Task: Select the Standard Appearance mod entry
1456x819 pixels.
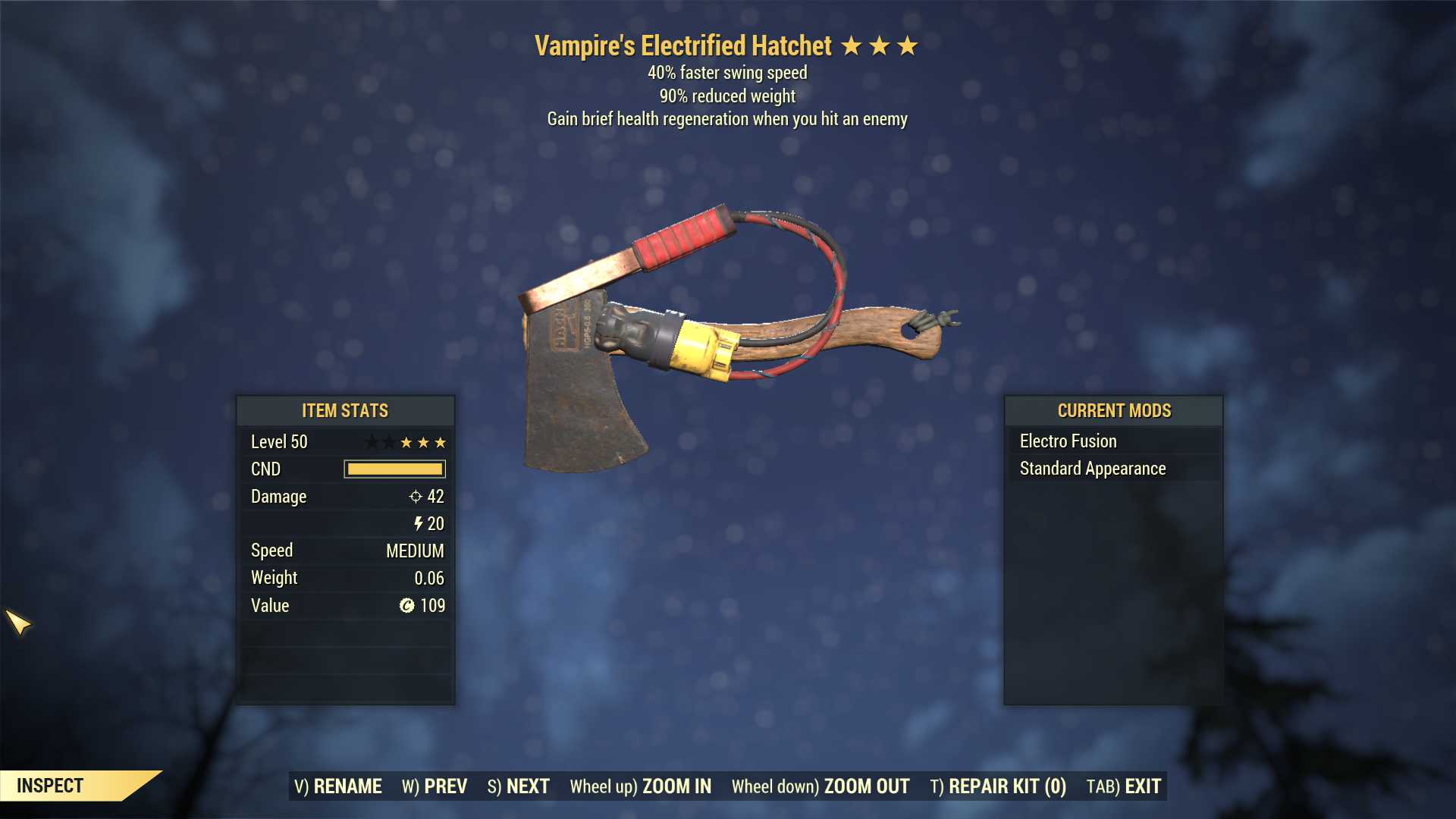Action: point(1093,469)
